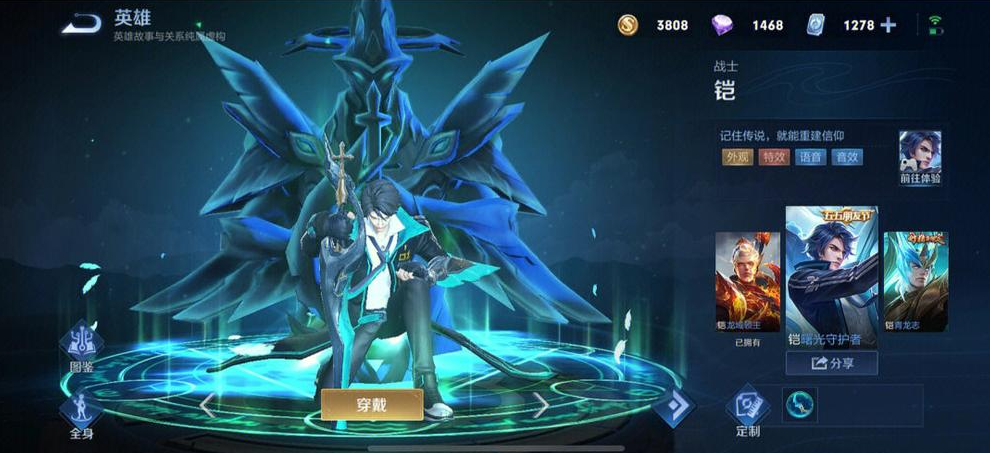This screenshot has height=453, width=990.
Task: Select the 特效 effects tag
Action: (773, 157)
